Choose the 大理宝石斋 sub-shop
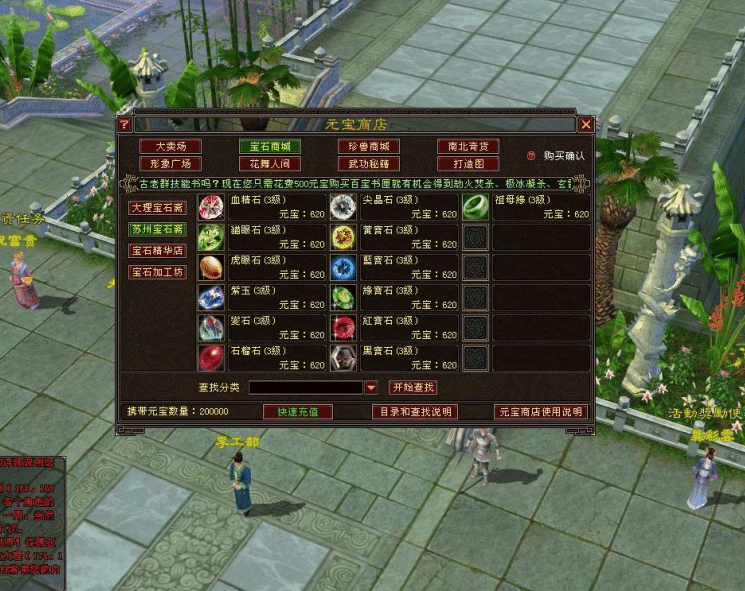 pyautogui.click(x=157, y=208)
